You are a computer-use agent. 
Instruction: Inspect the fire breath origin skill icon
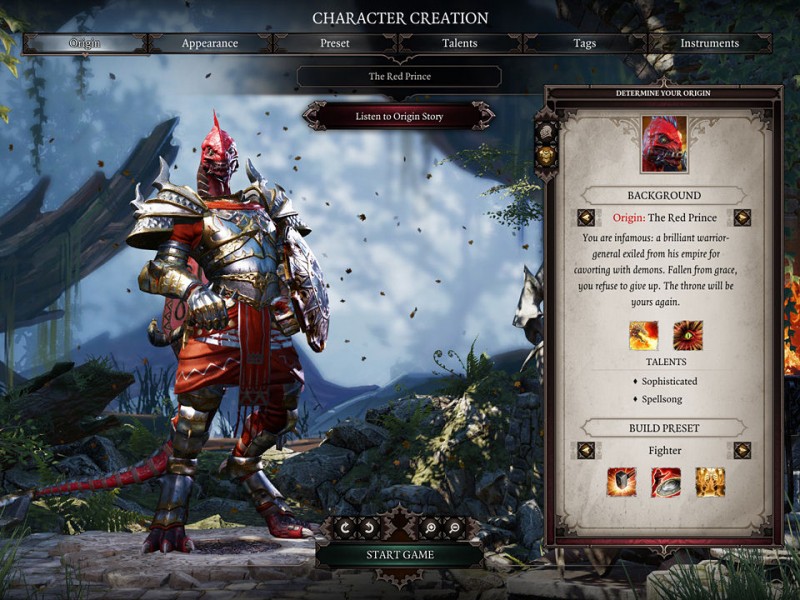[643, 335]
